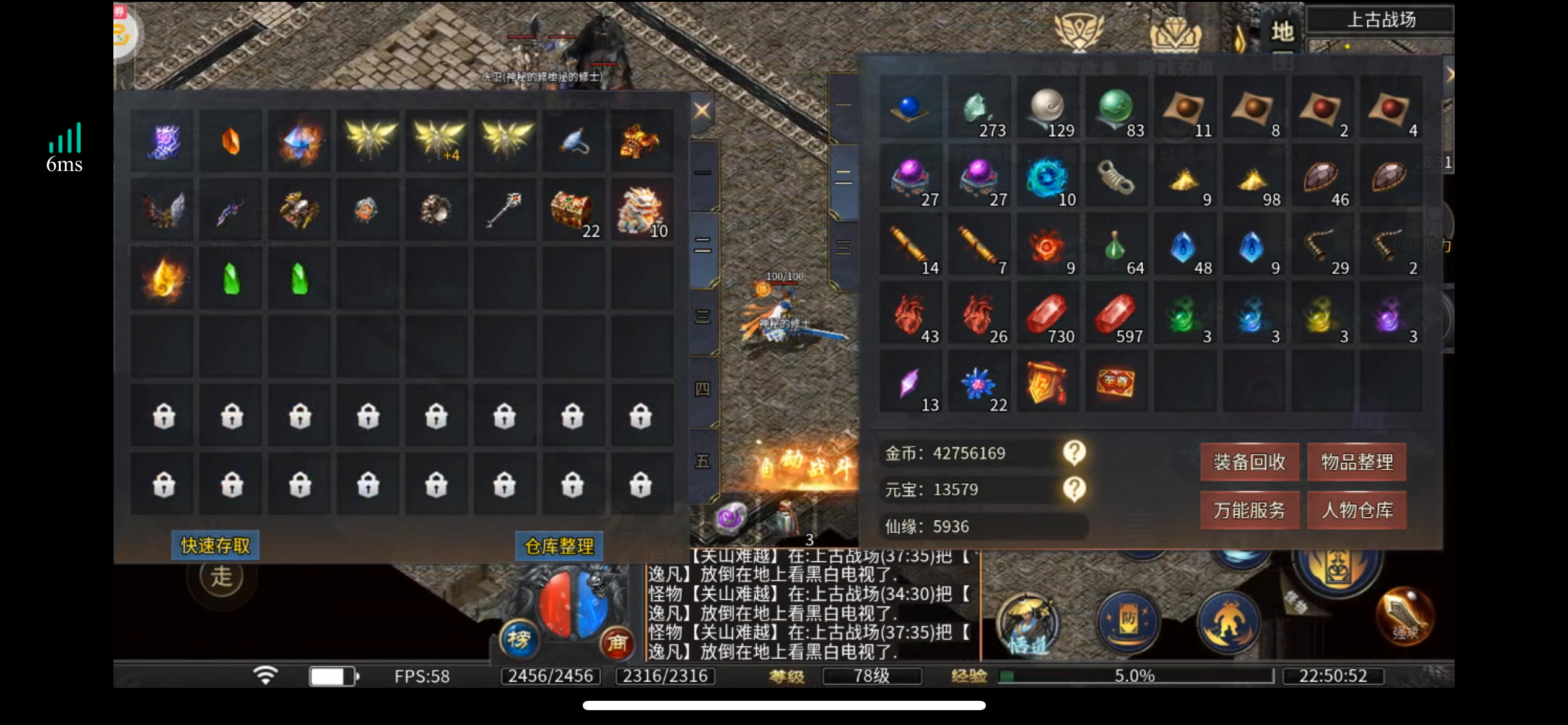Open the 商 shop button
This screenshot has height=725, width=1568.
coord(617,643)
